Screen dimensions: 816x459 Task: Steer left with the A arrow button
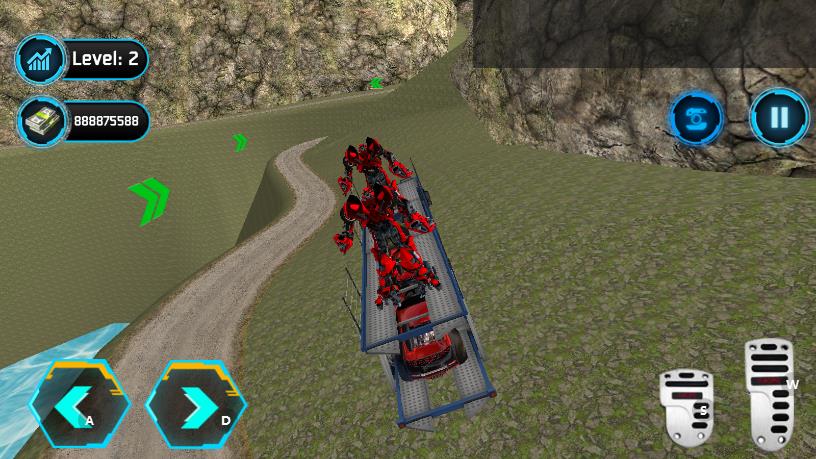pyautogui.click(x=80, y=404)
